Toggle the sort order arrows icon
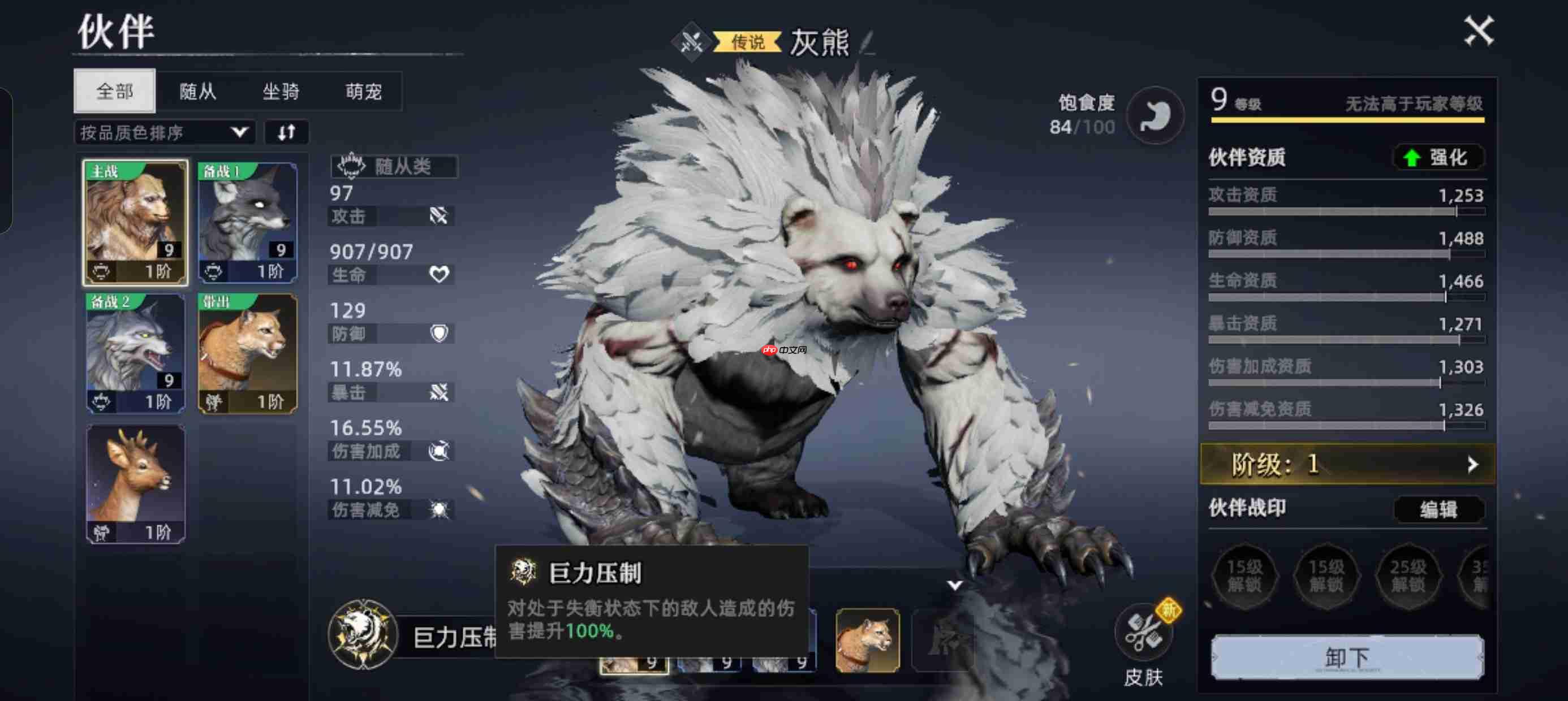This screenshot has width=1568, height=701. pyautogui.click(x=287, y=131)
